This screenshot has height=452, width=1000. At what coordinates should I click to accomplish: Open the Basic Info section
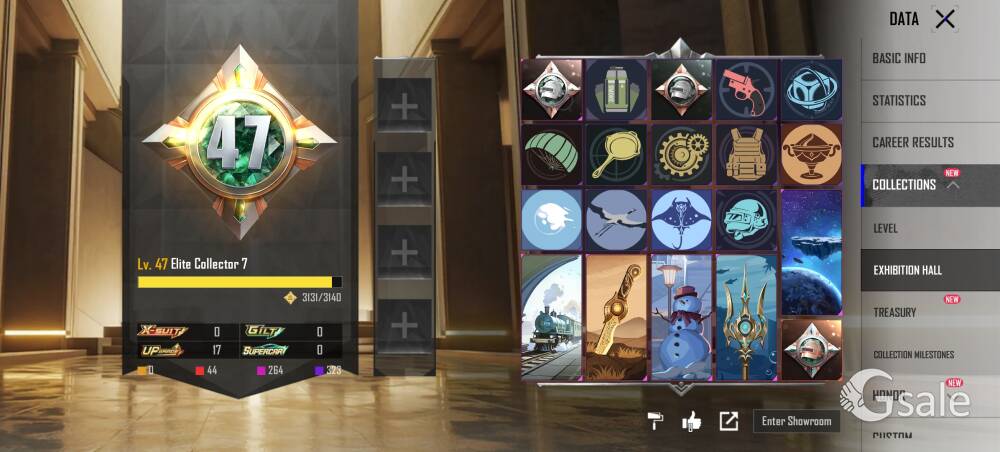(900, 58)
